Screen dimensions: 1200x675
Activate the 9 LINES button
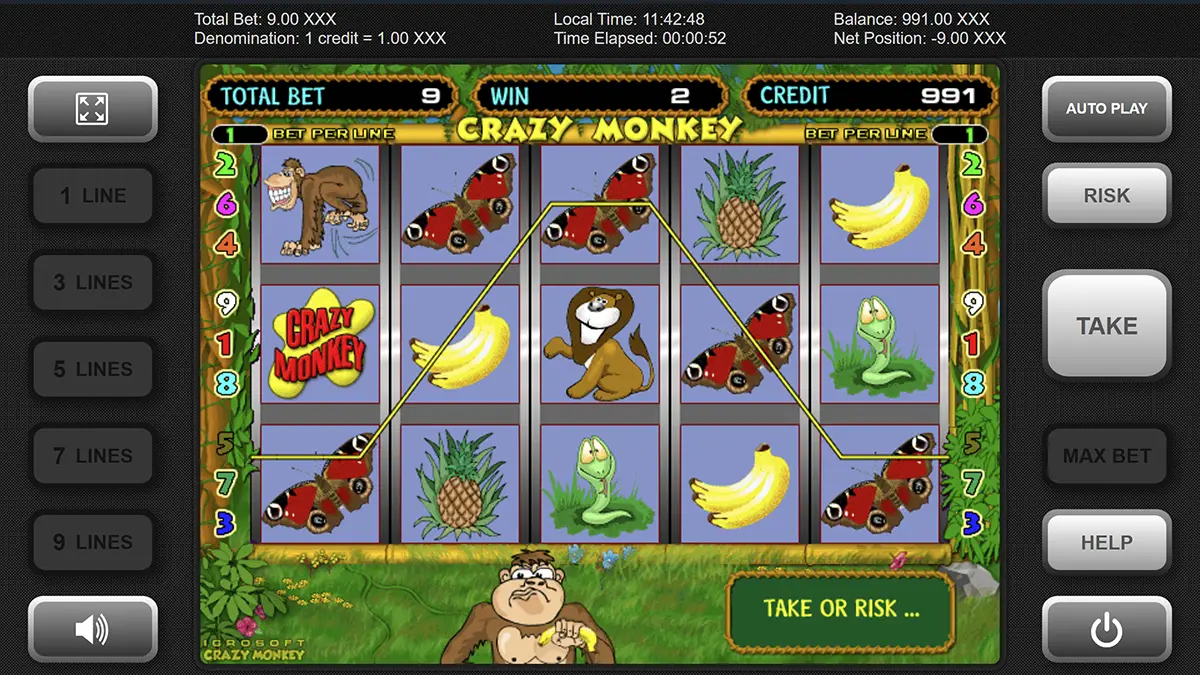92,542
